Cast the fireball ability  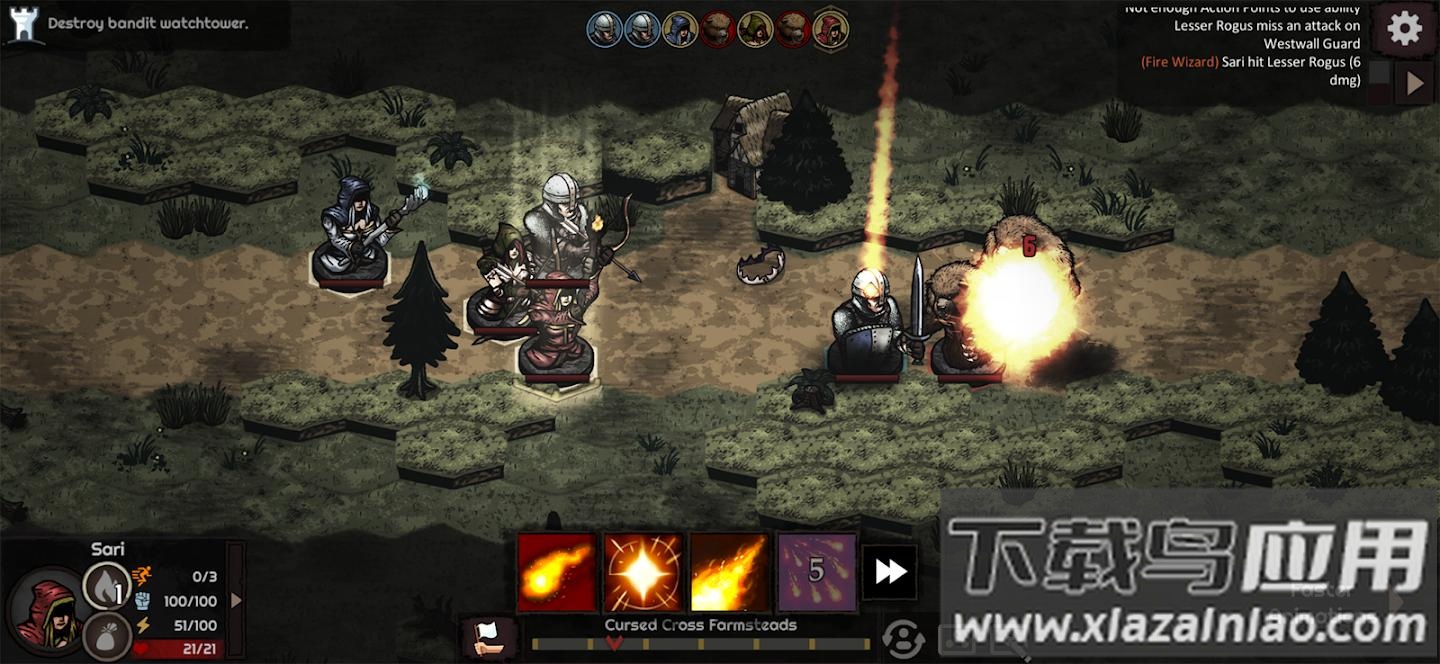[x=556, y=572]
